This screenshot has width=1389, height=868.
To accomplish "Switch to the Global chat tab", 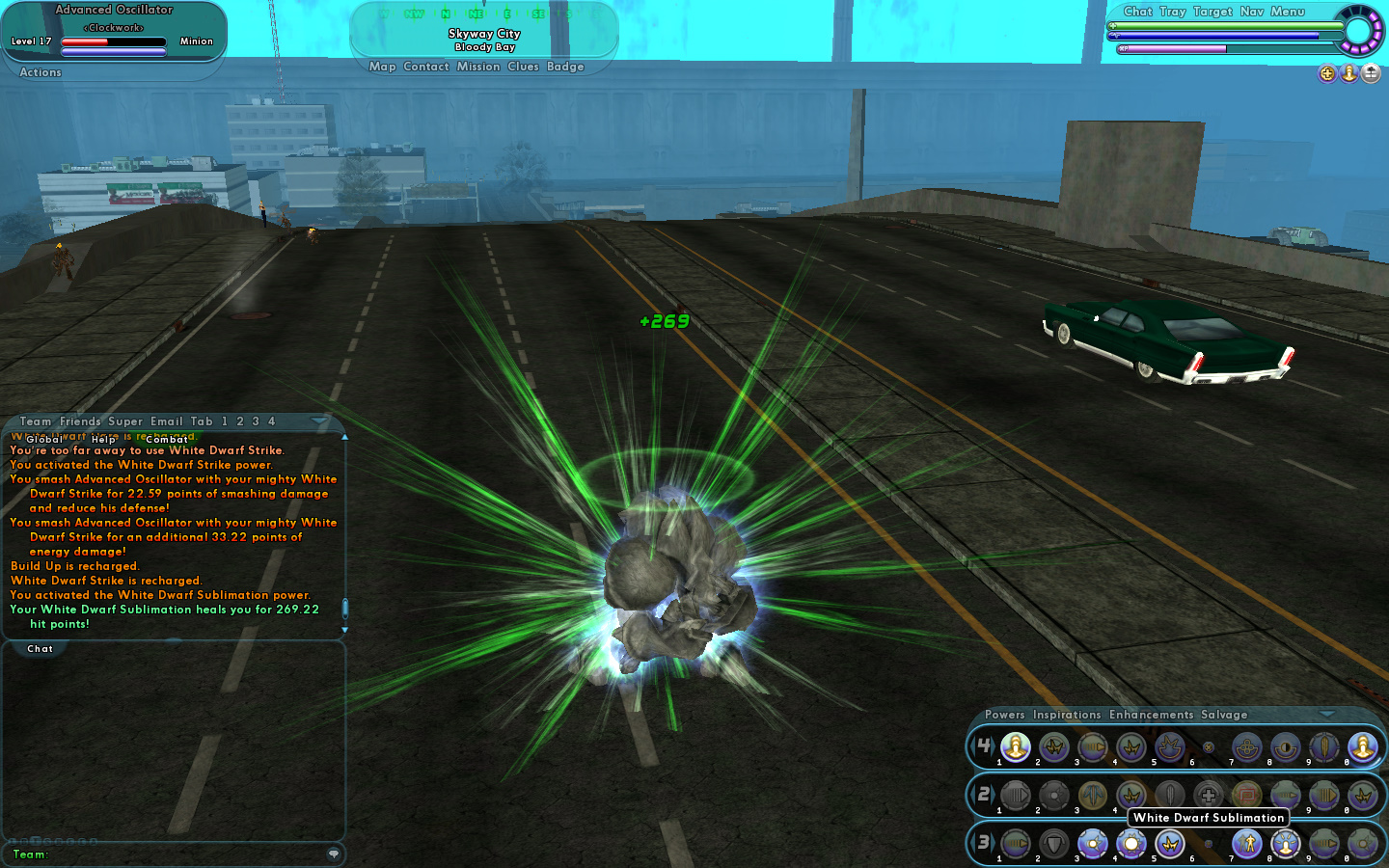I will pyautogui.click(x=44, y=439).
